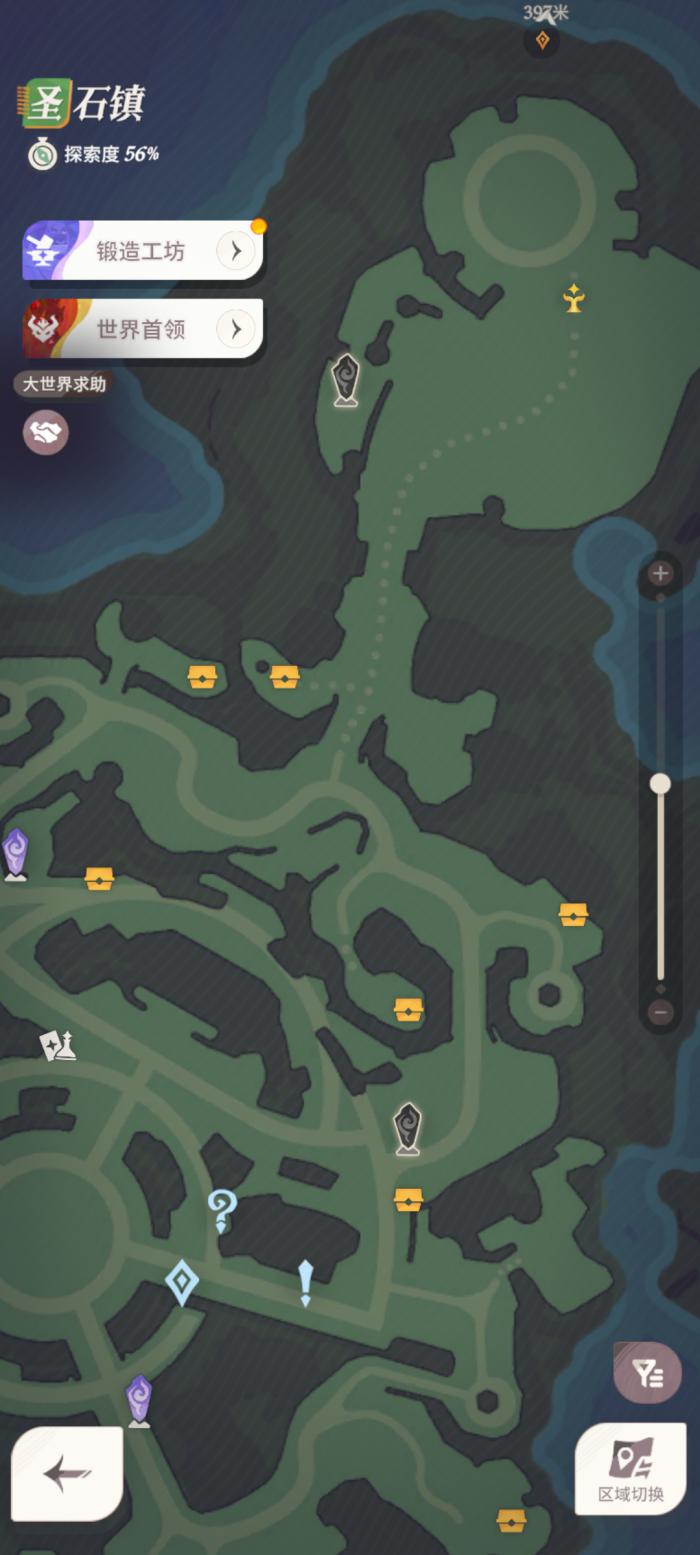The height and width of the screenshot is (1555, 700).
Task: Click the map zoom slider handle
Action: (660, 784)
